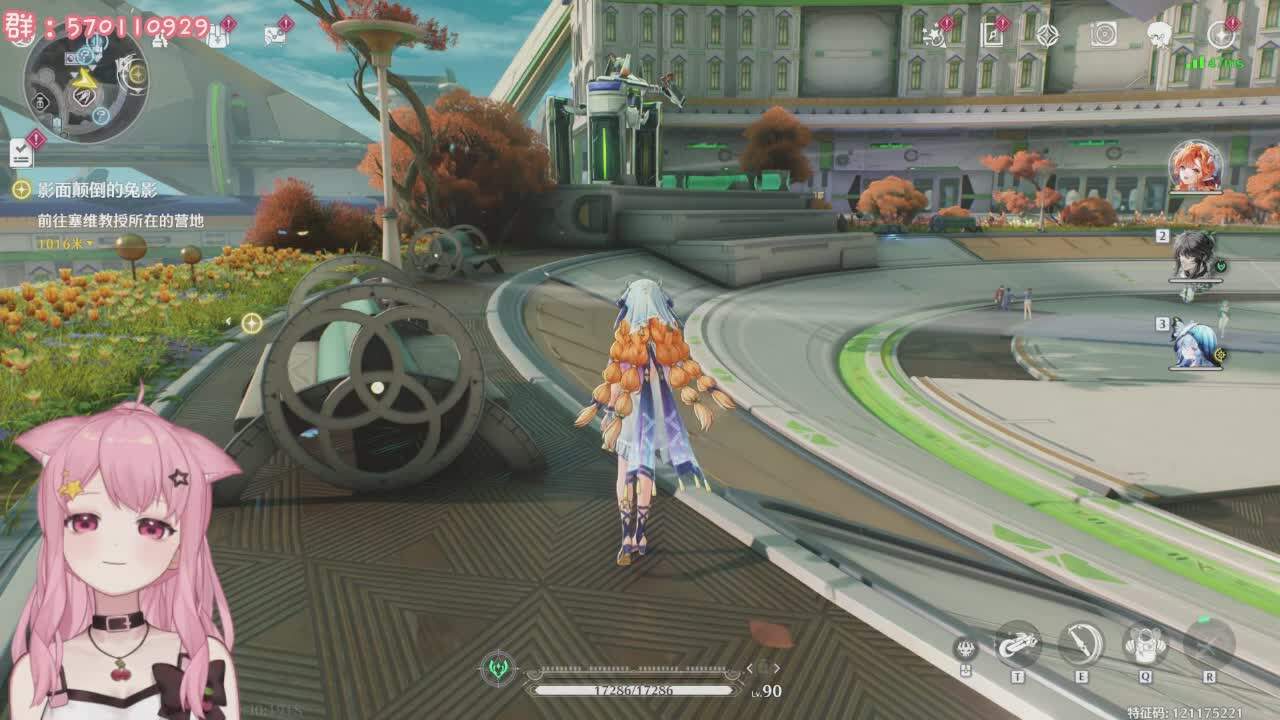
Task: Open the backpack icon with red alert
Action: pyautogui.click(x=217, y=35)
